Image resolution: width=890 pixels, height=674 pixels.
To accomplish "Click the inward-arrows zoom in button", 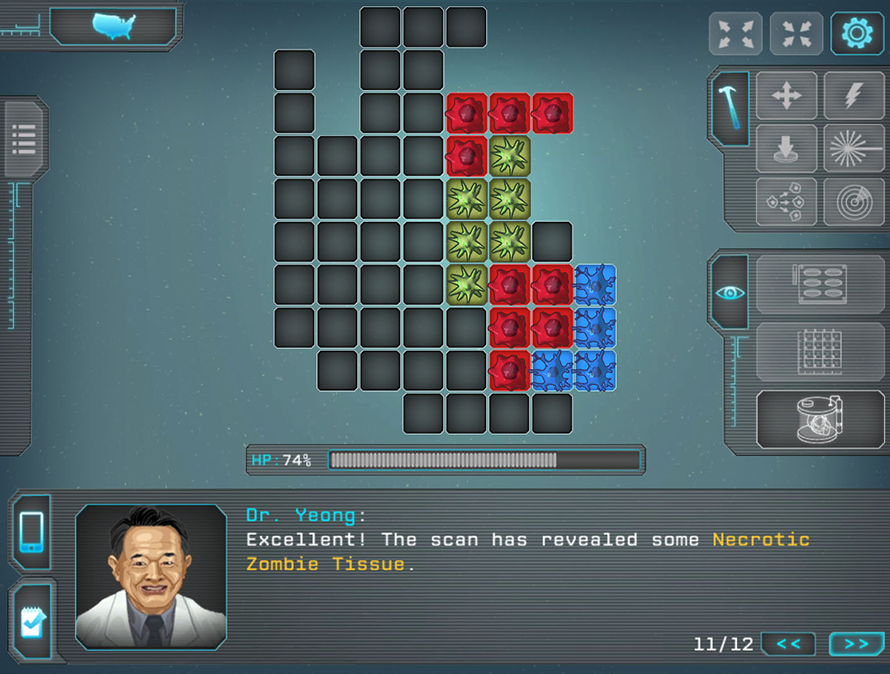I will click(797, 34).
